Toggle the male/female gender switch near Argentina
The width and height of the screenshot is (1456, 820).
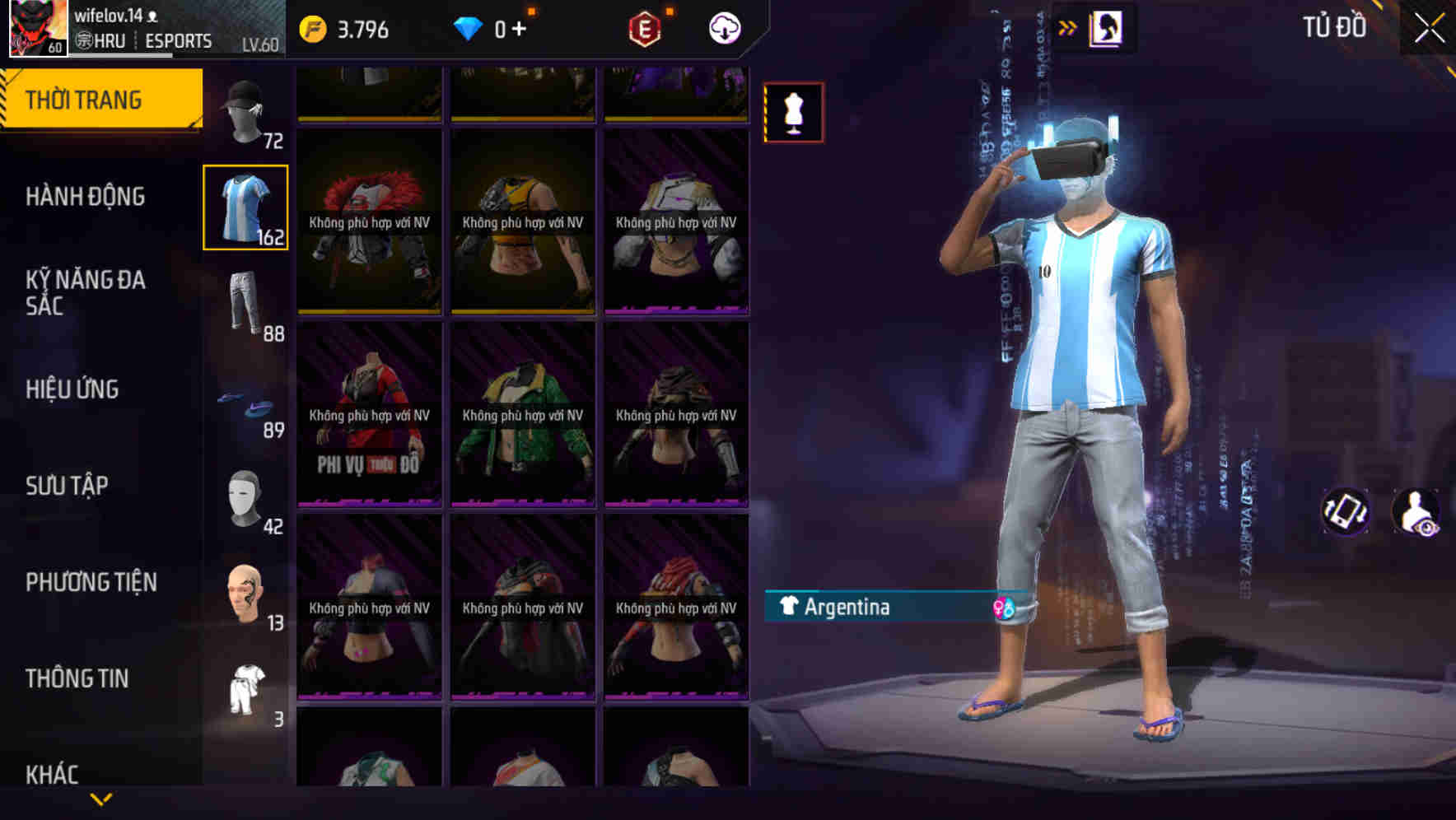1004,608
